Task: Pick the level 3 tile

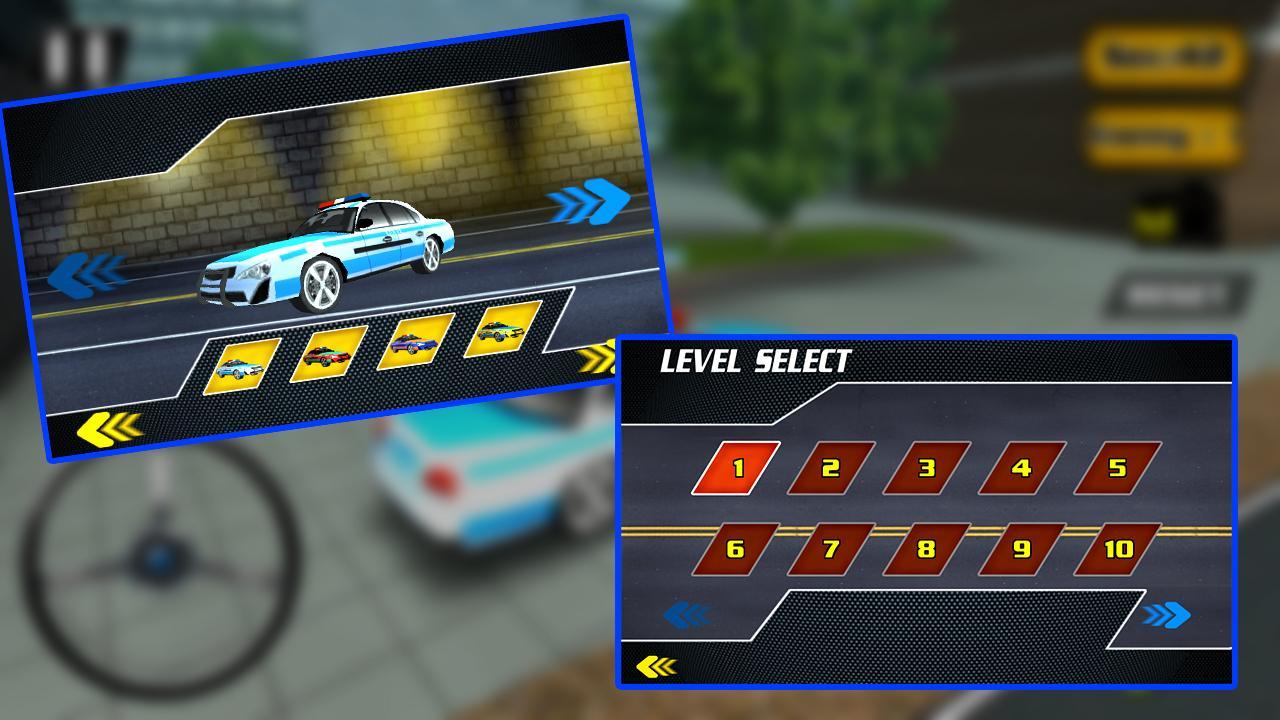Action: [x=927, y=468]
